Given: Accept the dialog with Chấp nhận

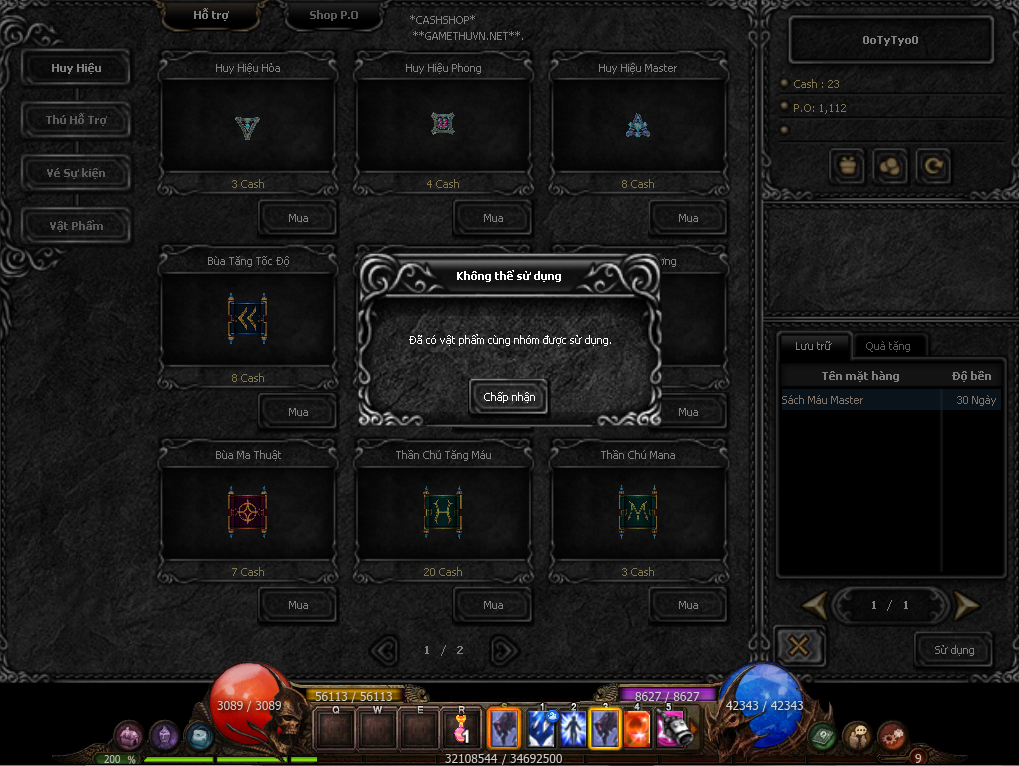Looking at the screenshot, I should pos(509,397).
